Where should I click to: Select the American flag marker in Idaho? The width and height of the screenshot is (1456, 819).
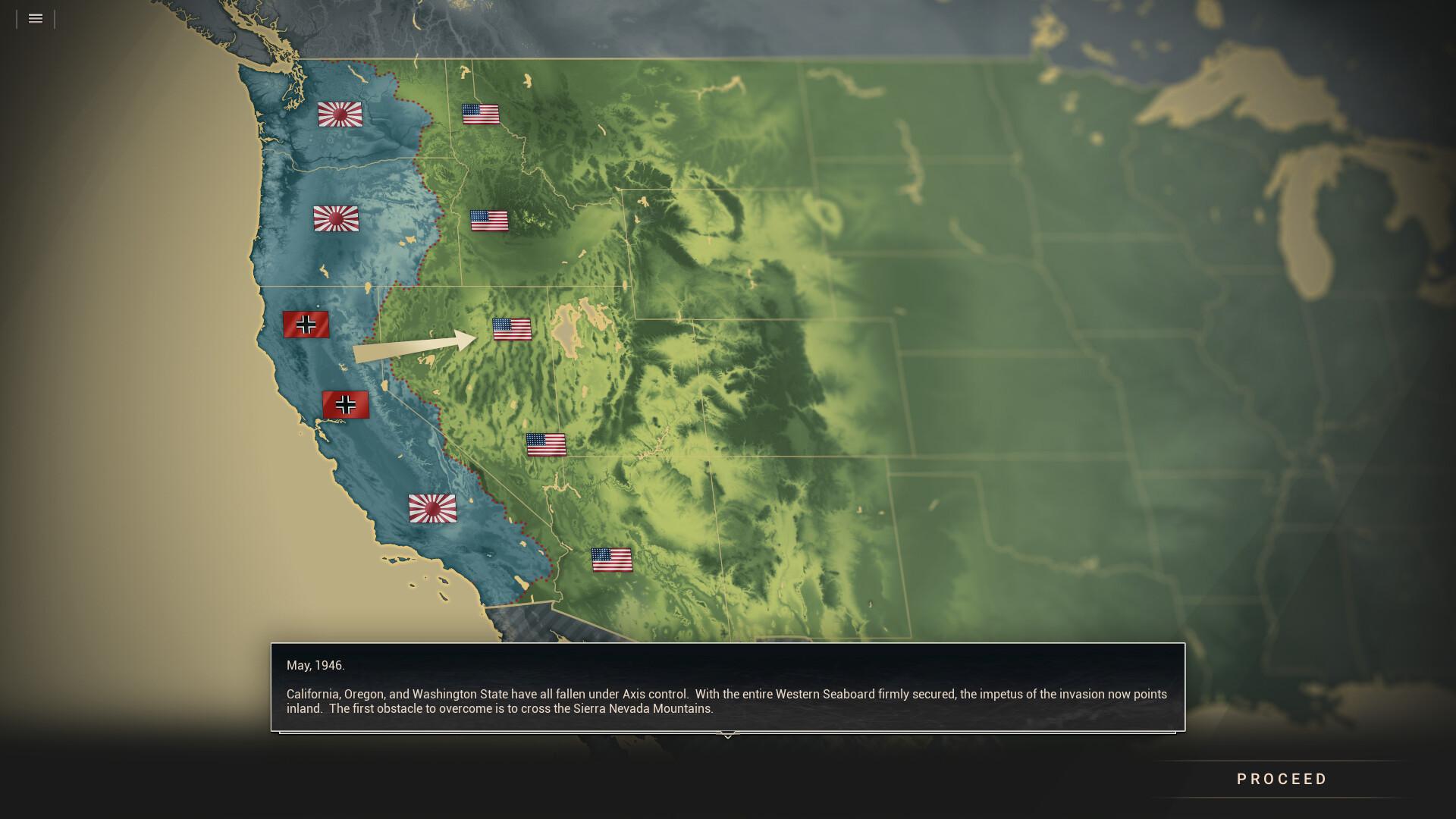489,222
